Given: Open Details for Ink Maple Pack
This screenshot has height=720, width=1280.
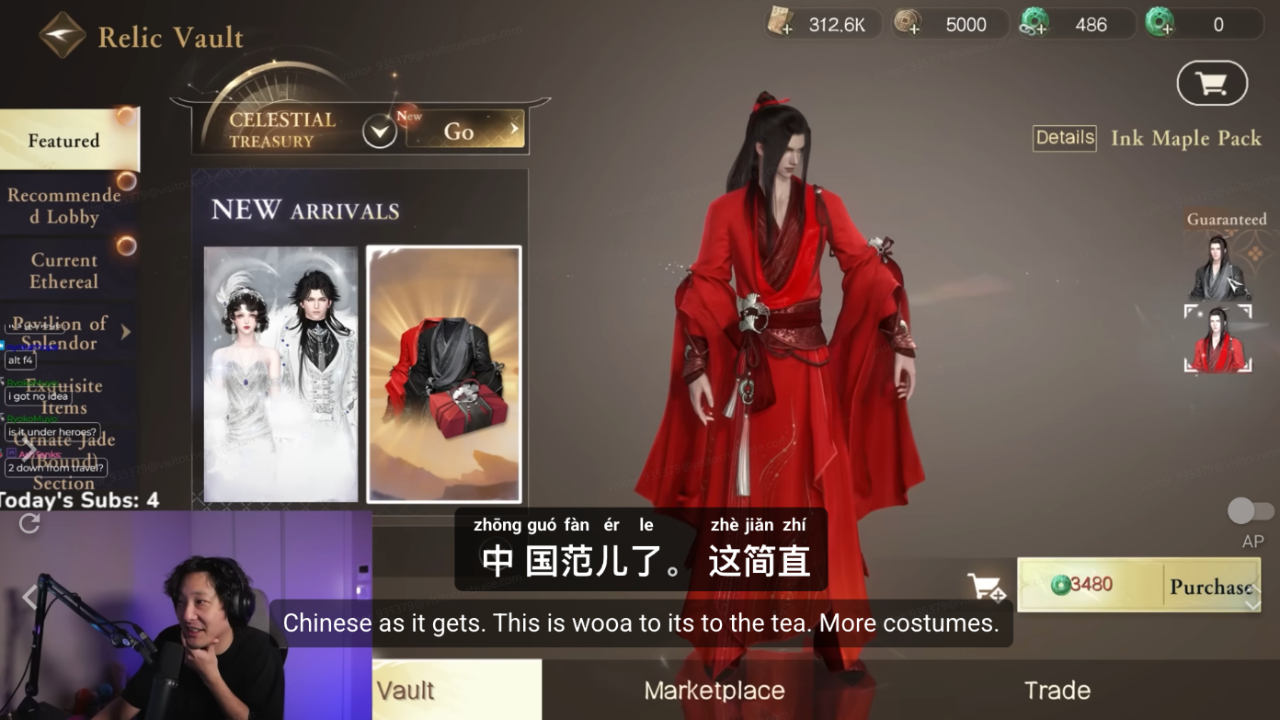Looking at the screenshot, I should coord(1063,138).
